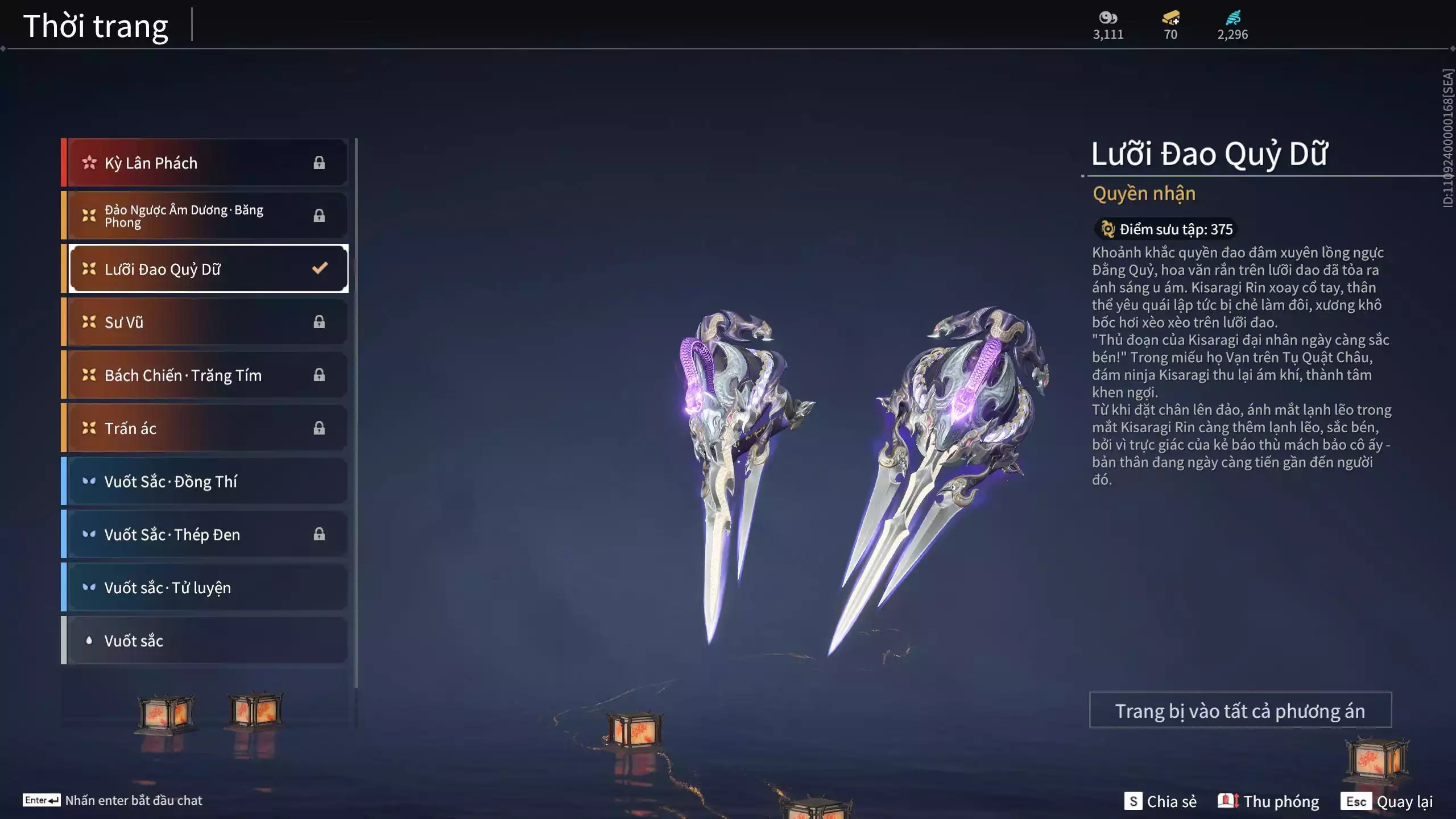Choose the Trấn ác skin
The height and width of the screenshot is (819, 1456).
click(206, 428)
